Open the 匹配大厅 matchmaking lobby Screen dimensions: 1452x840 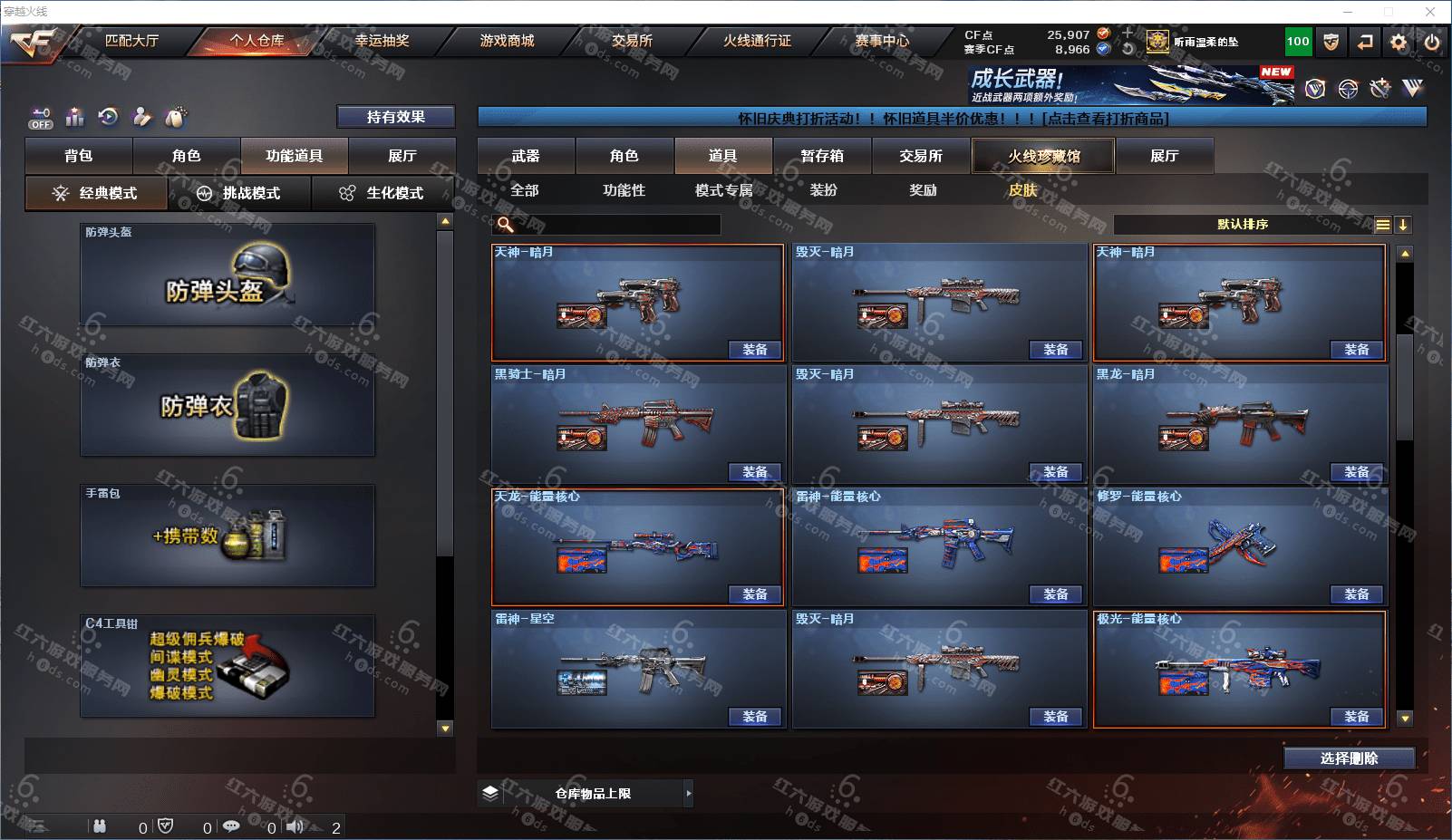click(131, 41)
